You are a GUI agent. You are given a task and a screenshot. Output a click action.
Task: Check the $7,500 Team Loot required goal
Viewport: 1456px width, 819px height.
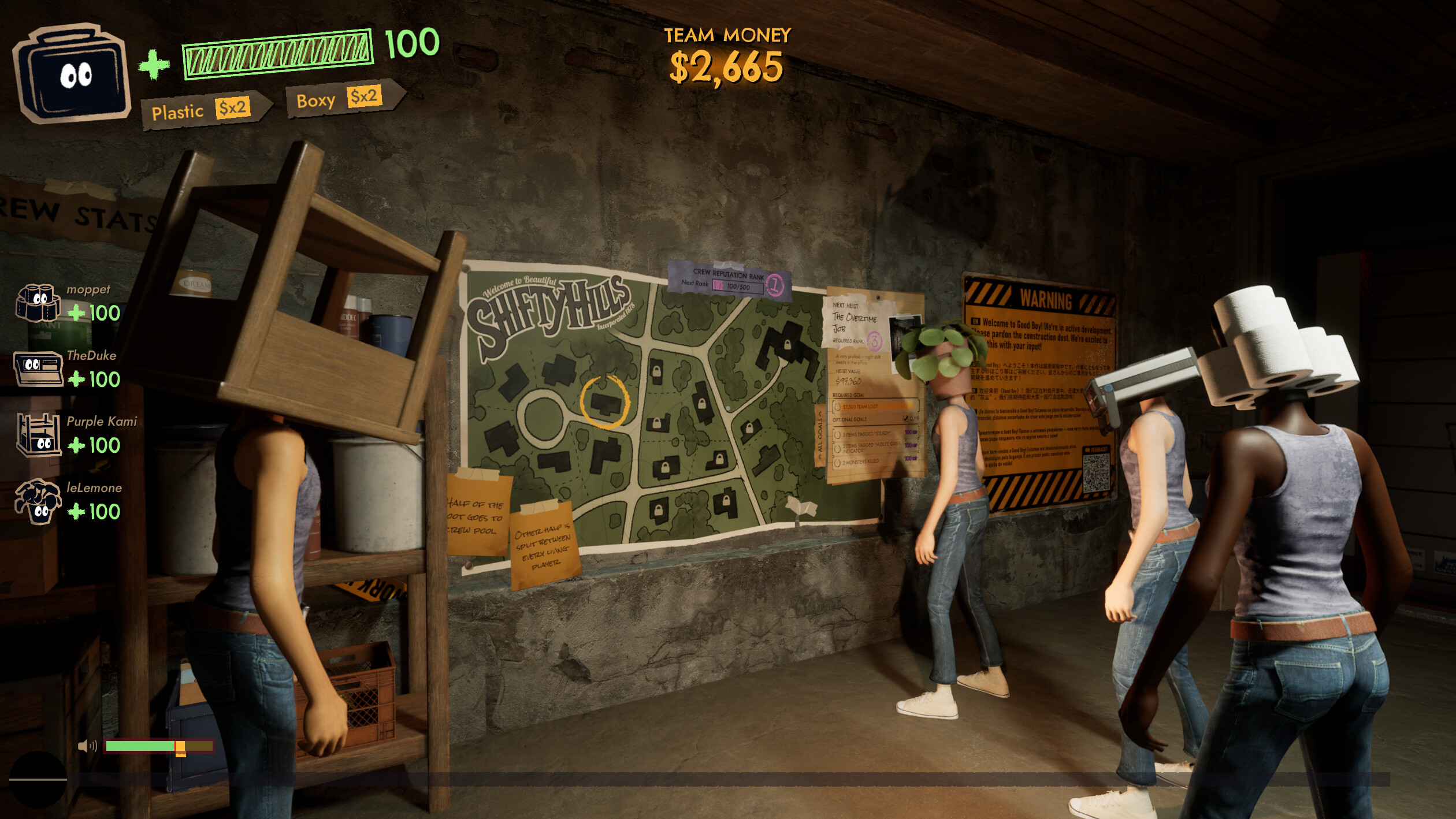(x=861, y=407)
